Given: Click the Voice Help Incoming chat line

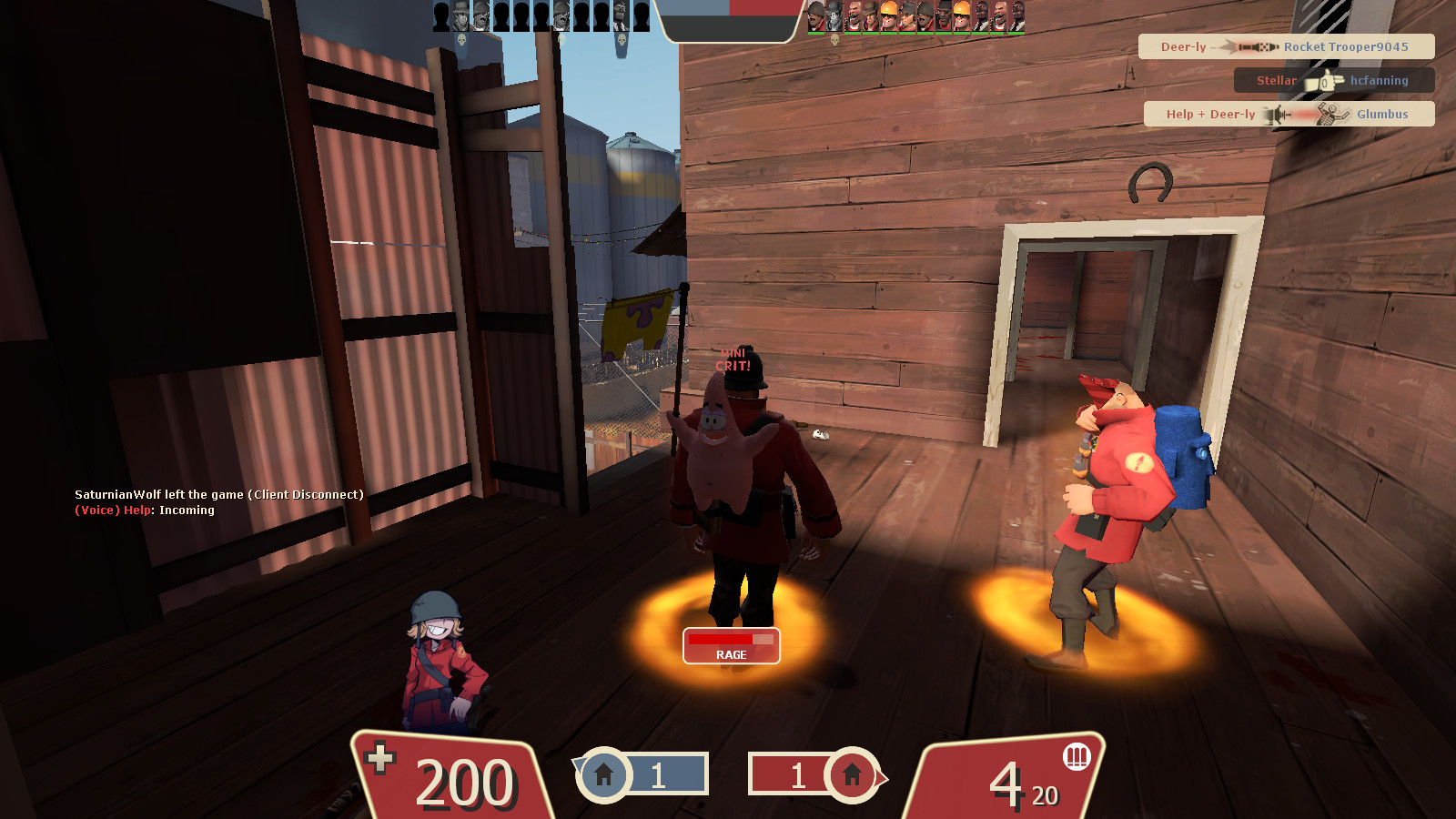Looking at the screenshot, I should 146,511.
